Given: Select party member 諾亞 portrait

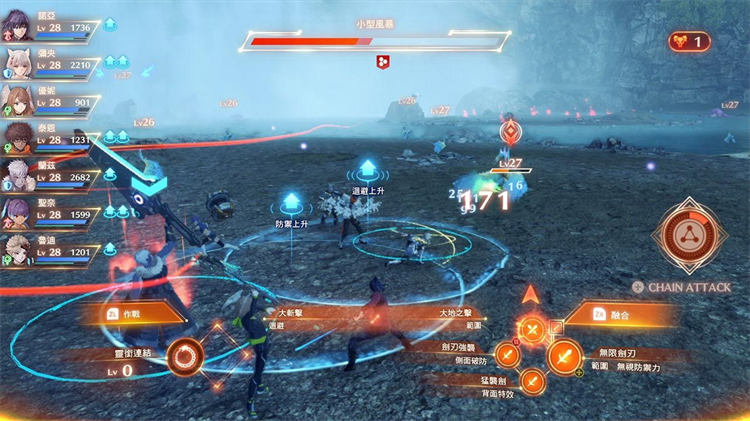Looking at the screenshot, I should tap(17, 25).
